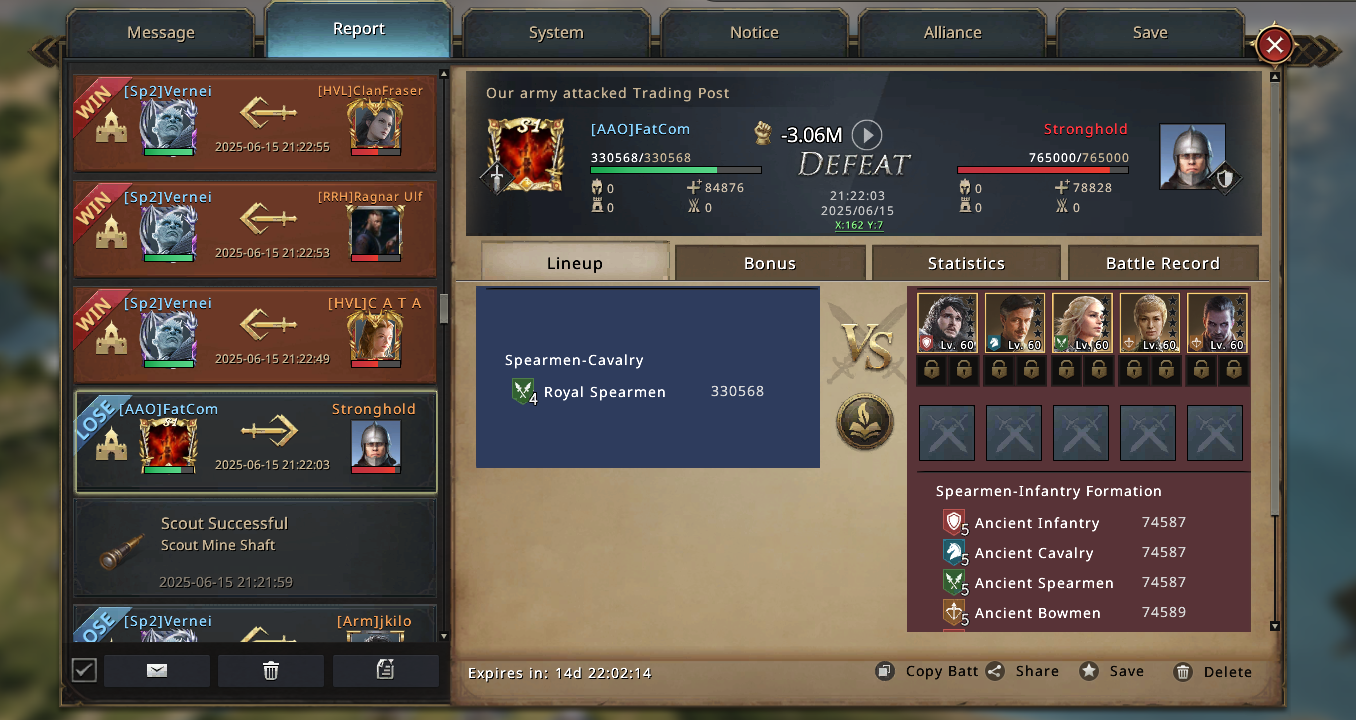This screenshot has width=1356, height=720.
Task: Open the Scout Successful Mine Shaft report
Action: click(x=255, y=548)
